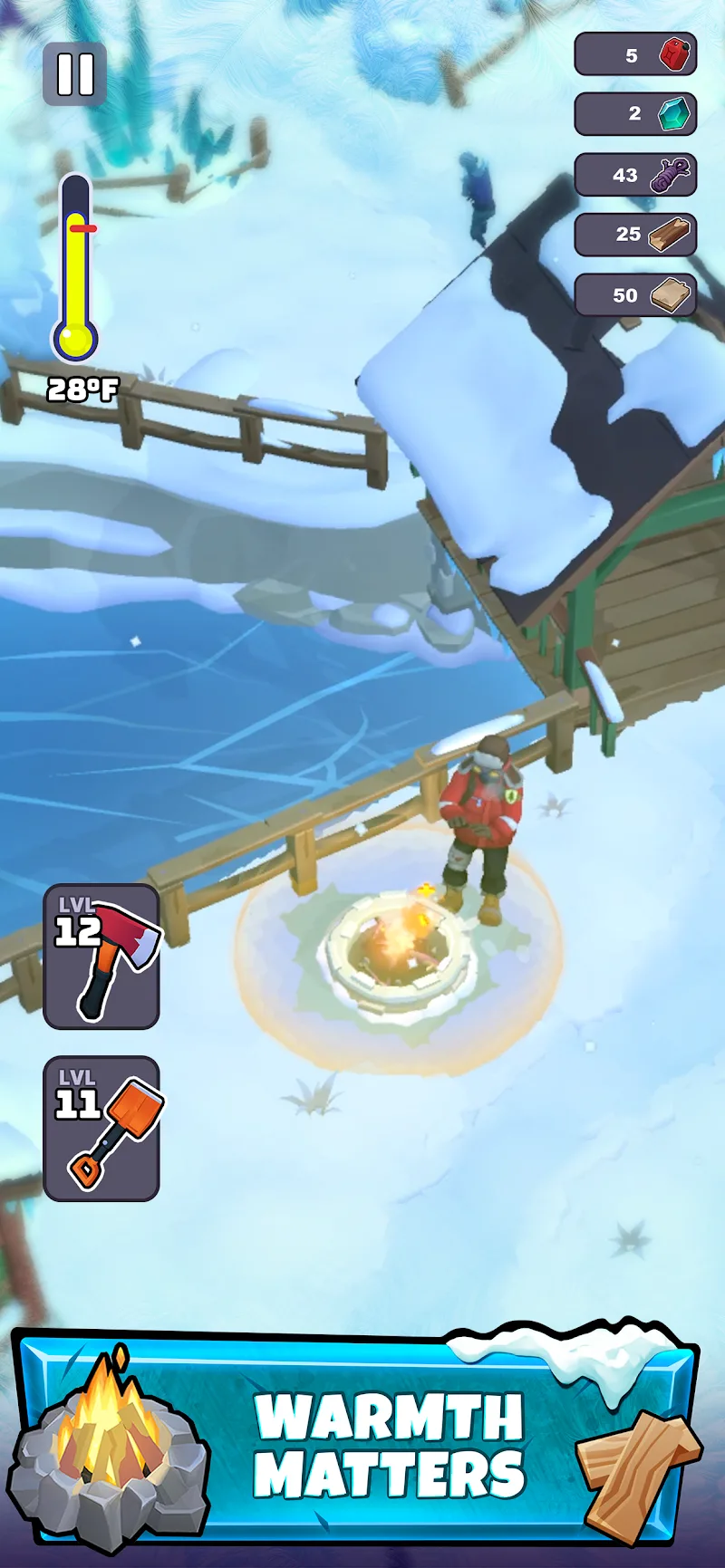This screenshot has height=1568, width=725.
Task: Tap the wooden plank resource counter
Action: (635, 295)
